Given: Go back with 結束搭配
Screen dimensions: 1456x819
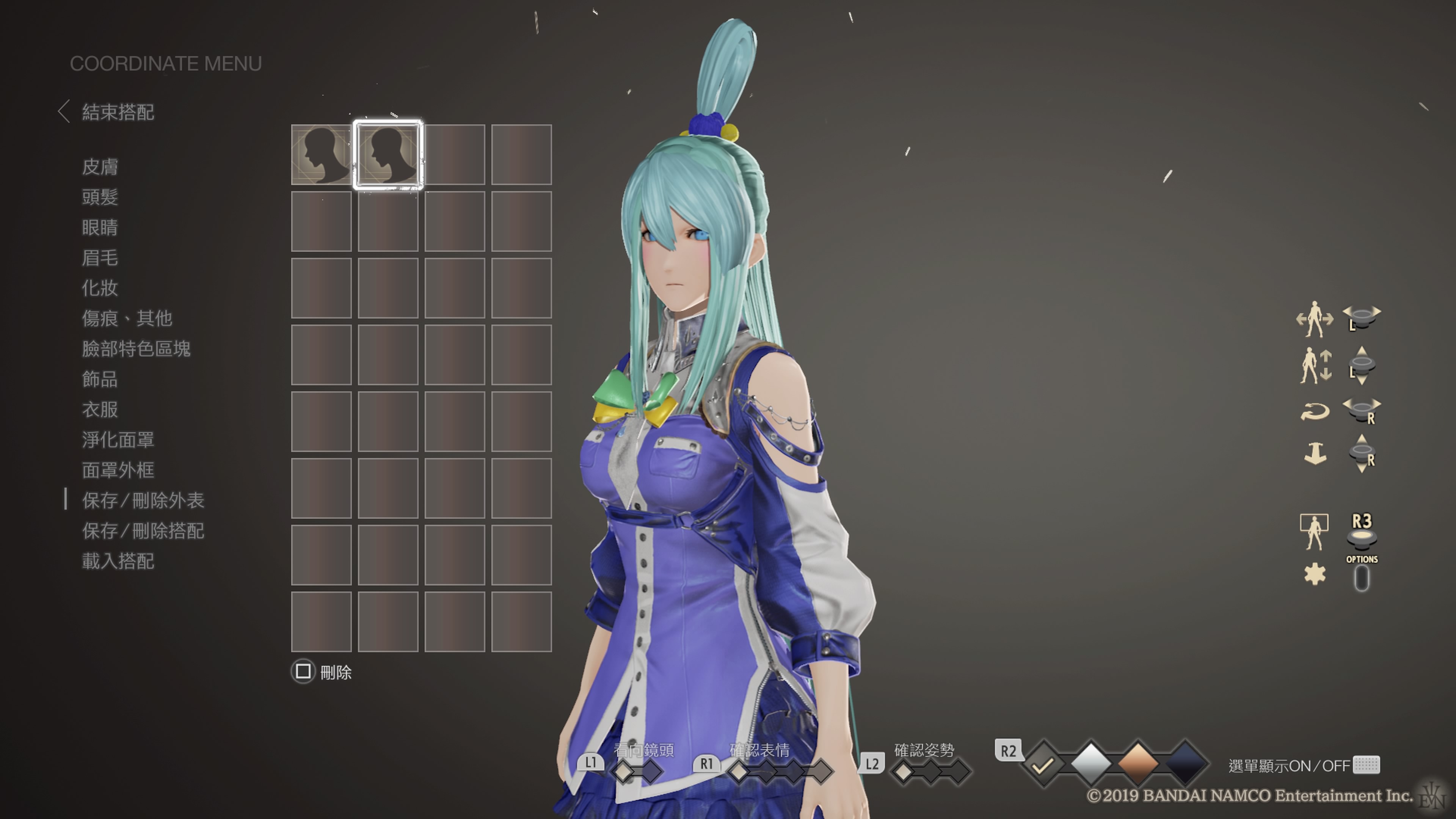Looking at the screenshot, I should click(x=117, y=112).
